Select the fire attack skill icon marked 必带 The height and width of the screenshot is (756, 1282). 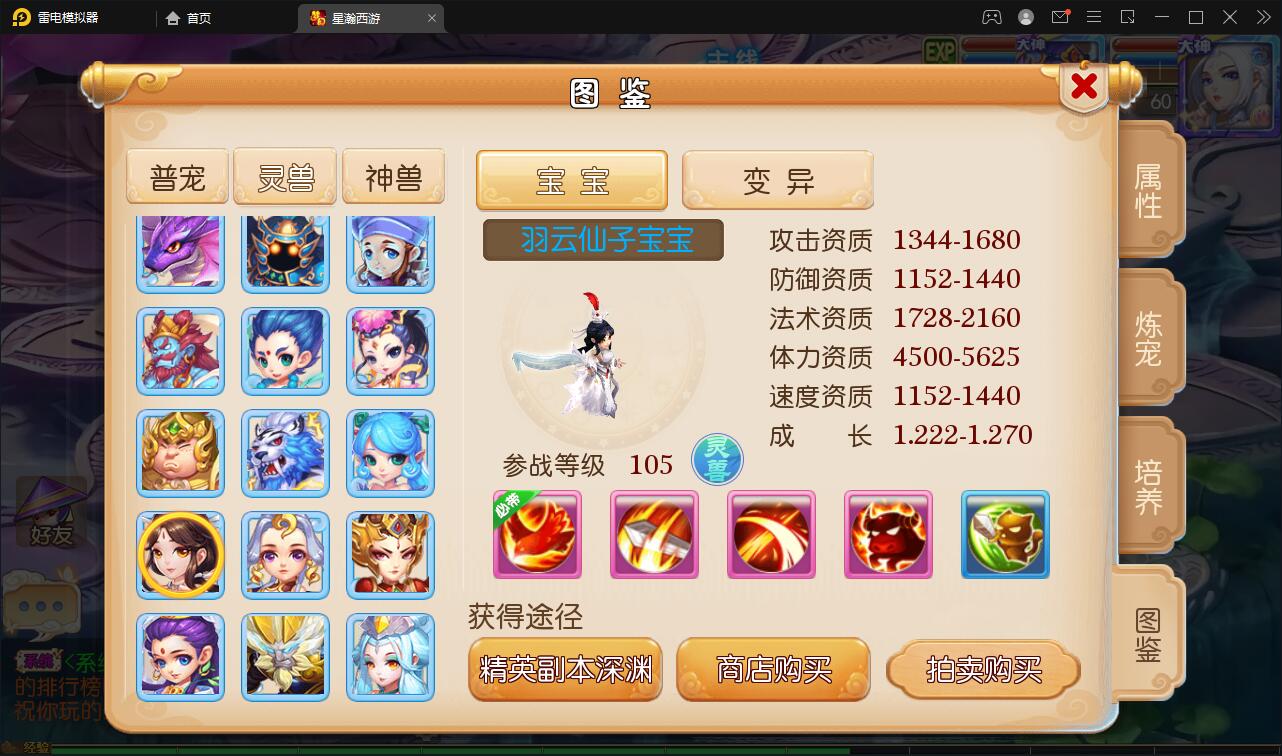(x=536, y=535)
